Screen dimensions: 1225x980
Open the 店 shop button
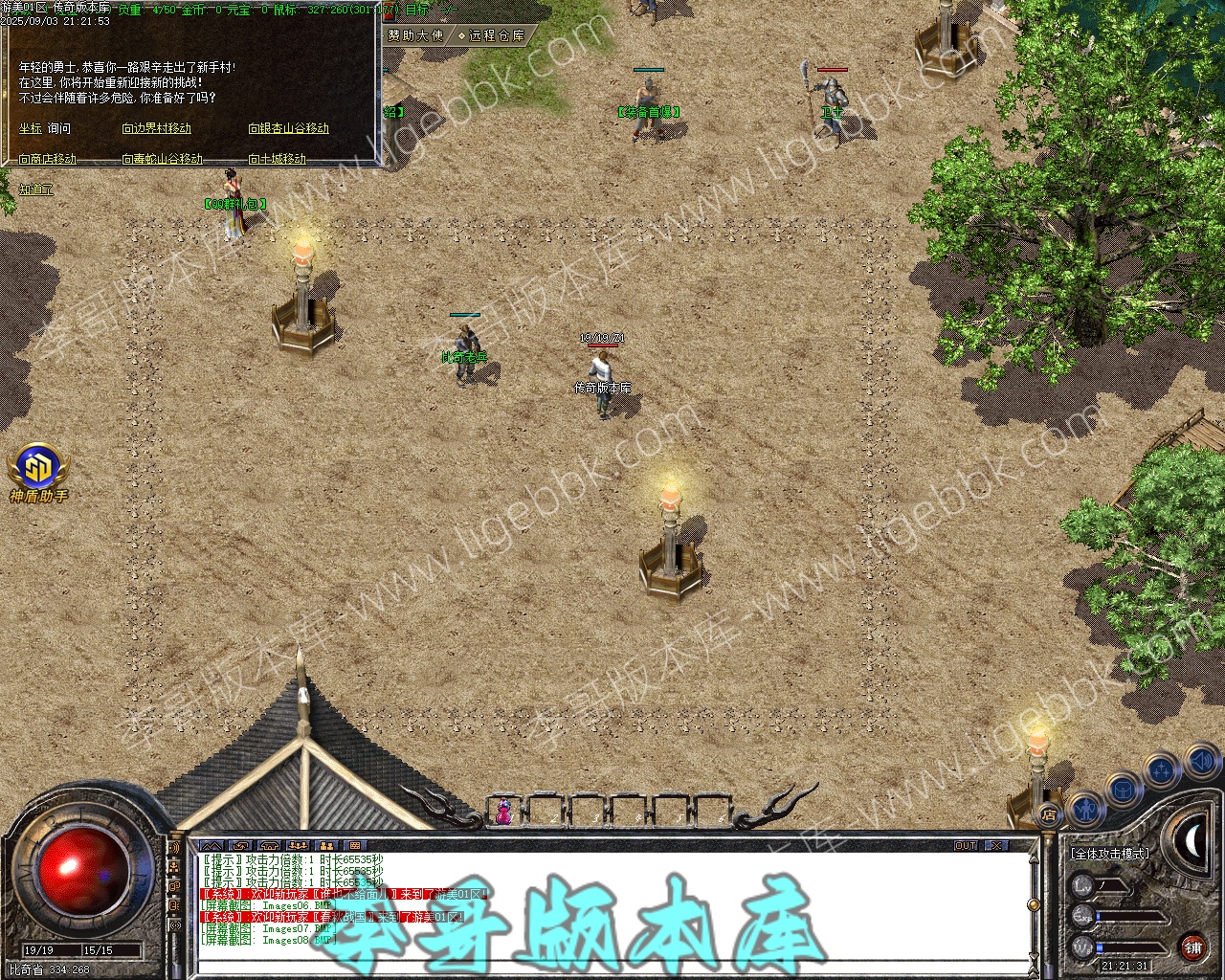[x=1050, y=815]
